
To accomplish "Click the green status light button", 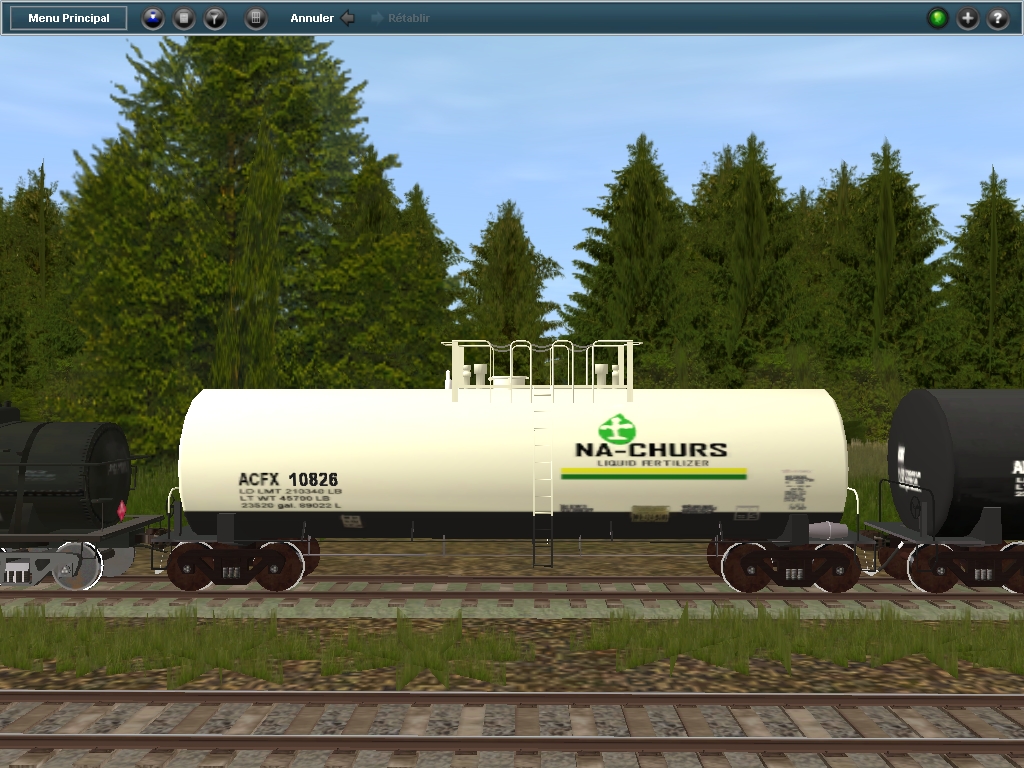I will click(938, 18).
